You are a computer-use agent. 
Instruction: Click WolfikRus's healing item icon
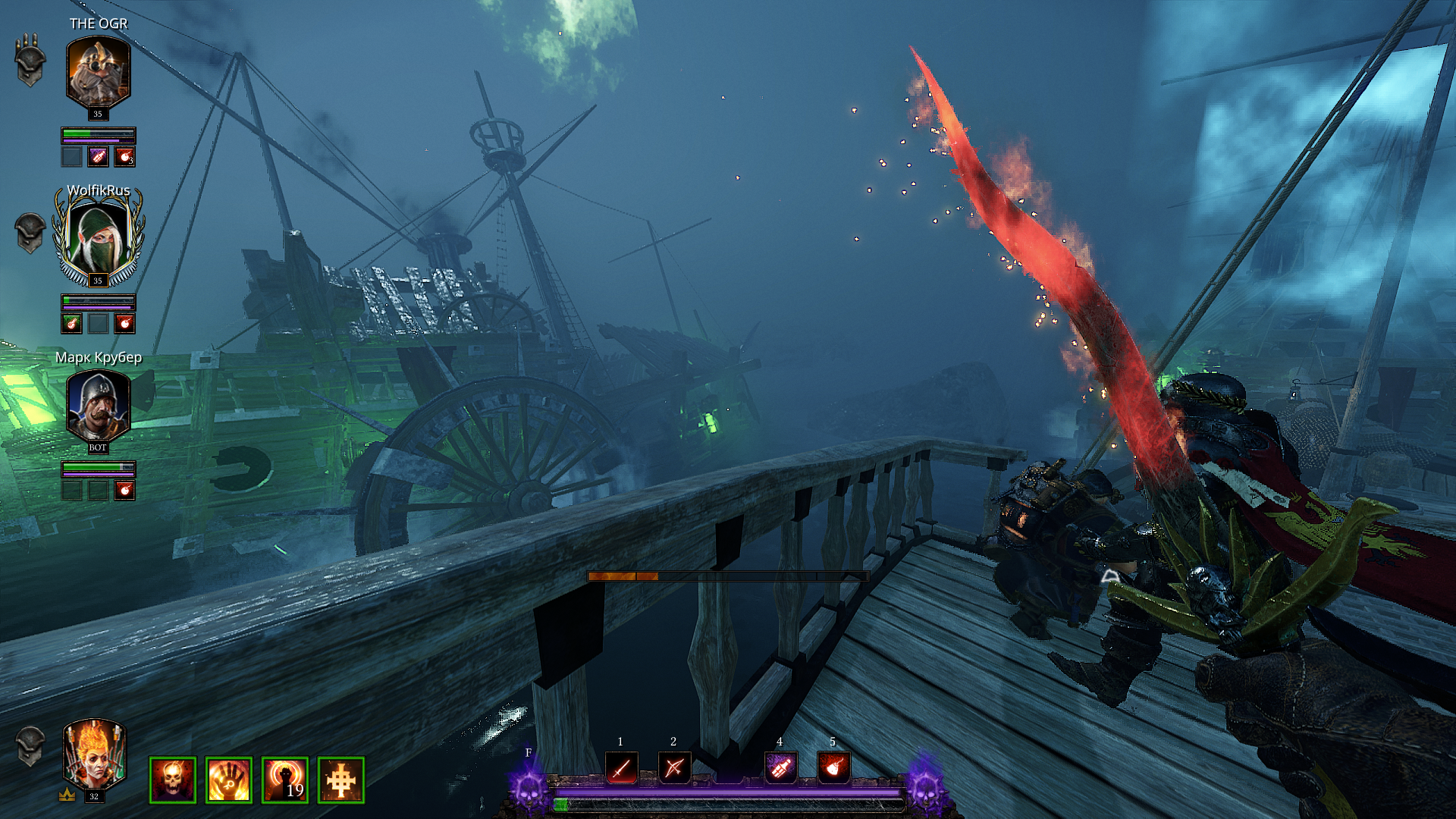71,324
